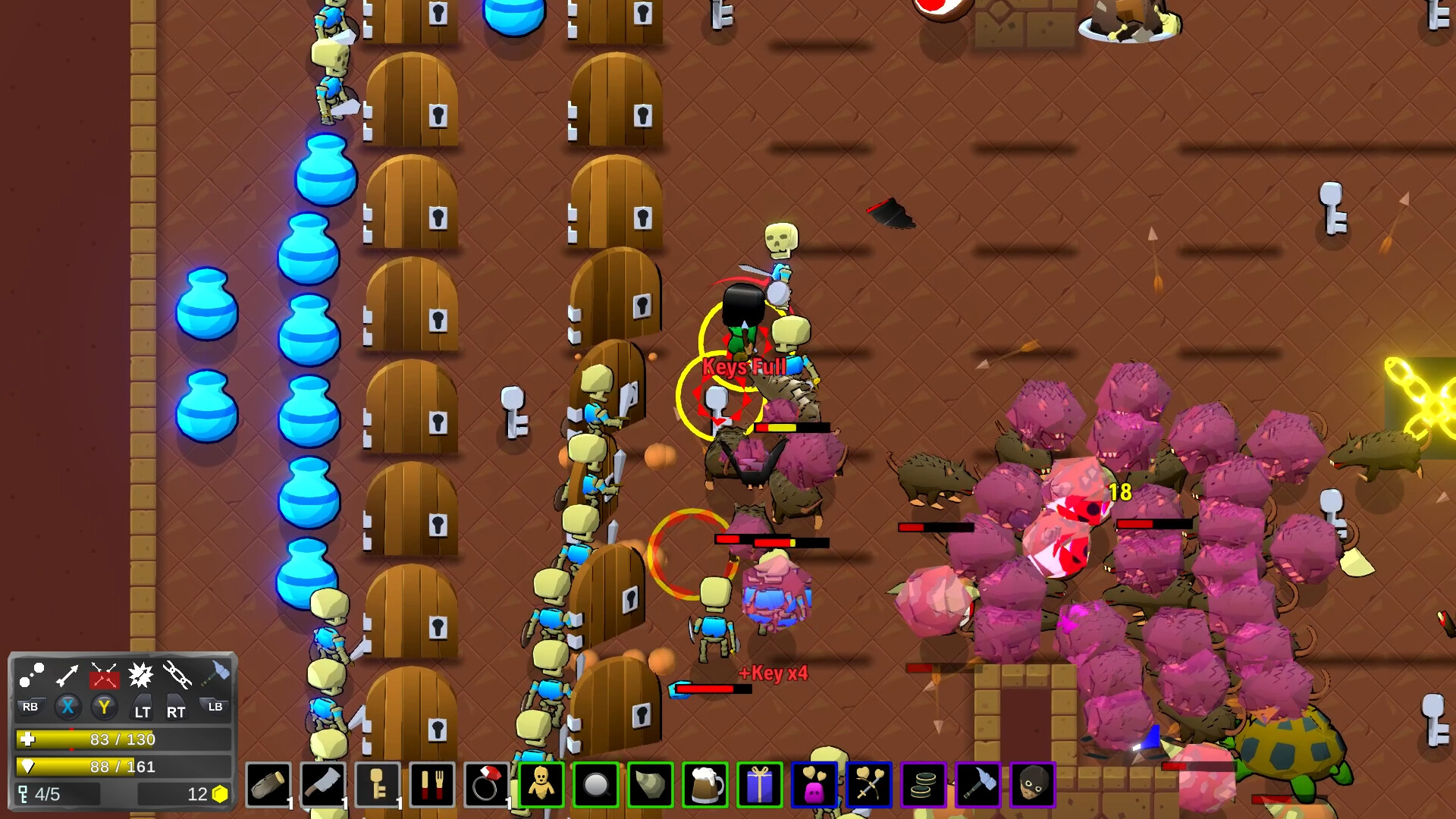This screenshot has width=1456, height=819.
Task: Click the pearl orb item
Action: point(595,785)
